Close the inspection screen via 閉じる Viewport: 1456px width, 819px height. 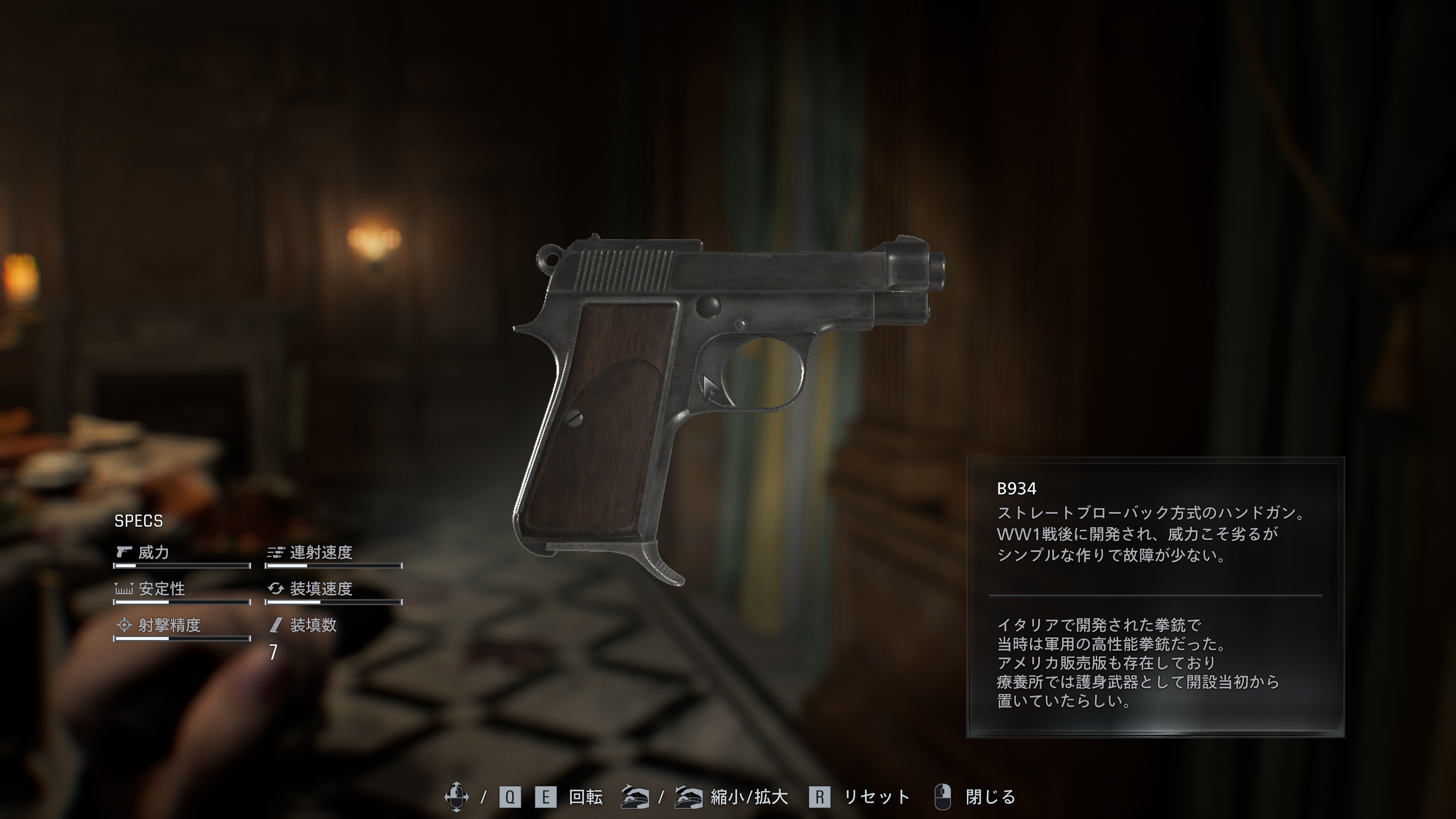(989, 797)
